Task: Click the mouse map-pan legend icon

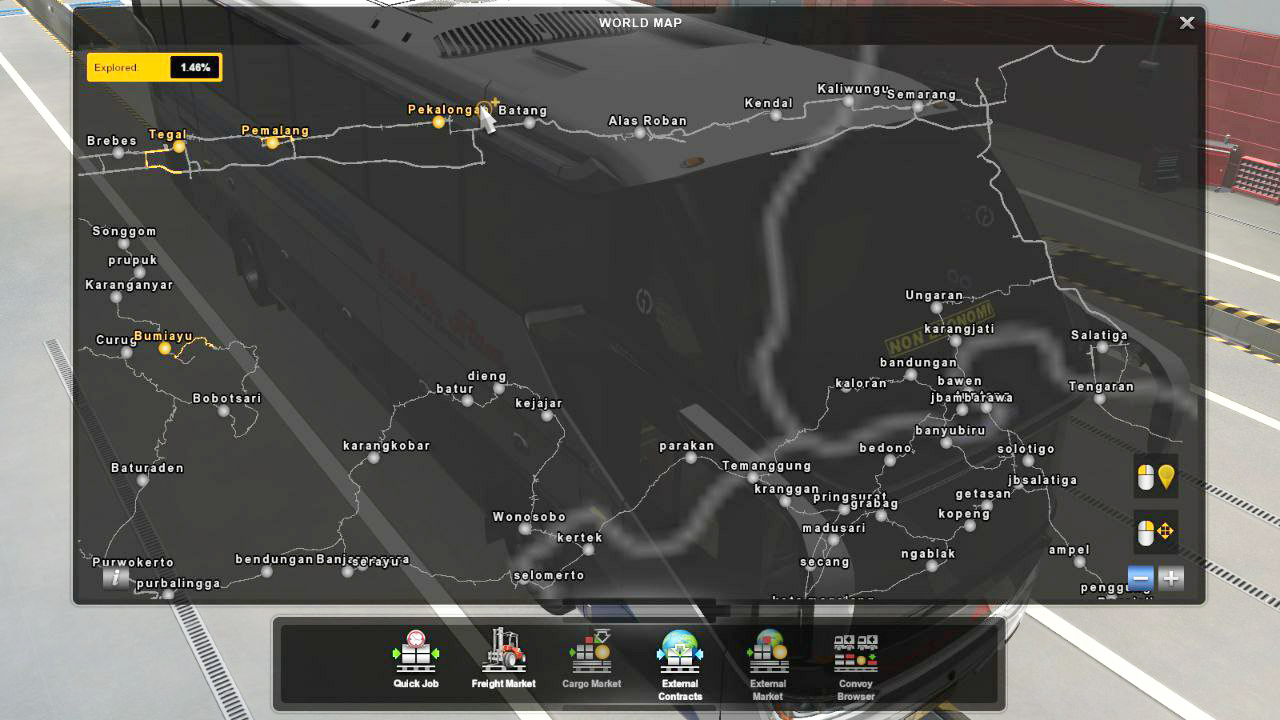Action: [x=1155, y=531]
